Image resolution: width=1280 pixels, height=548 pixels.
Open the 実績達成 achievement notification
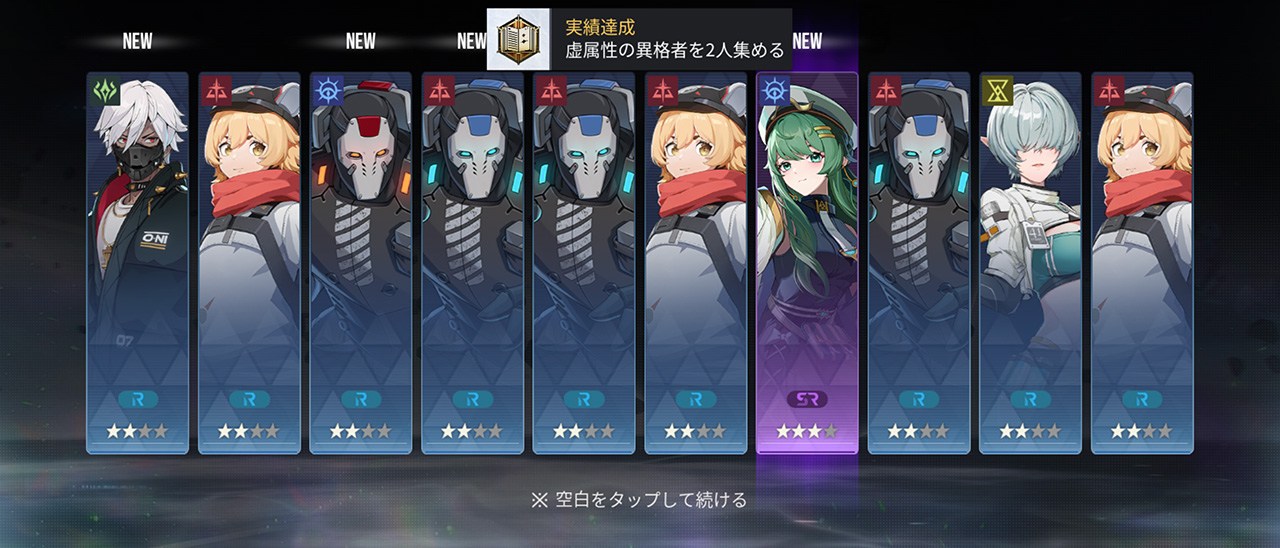639,39
